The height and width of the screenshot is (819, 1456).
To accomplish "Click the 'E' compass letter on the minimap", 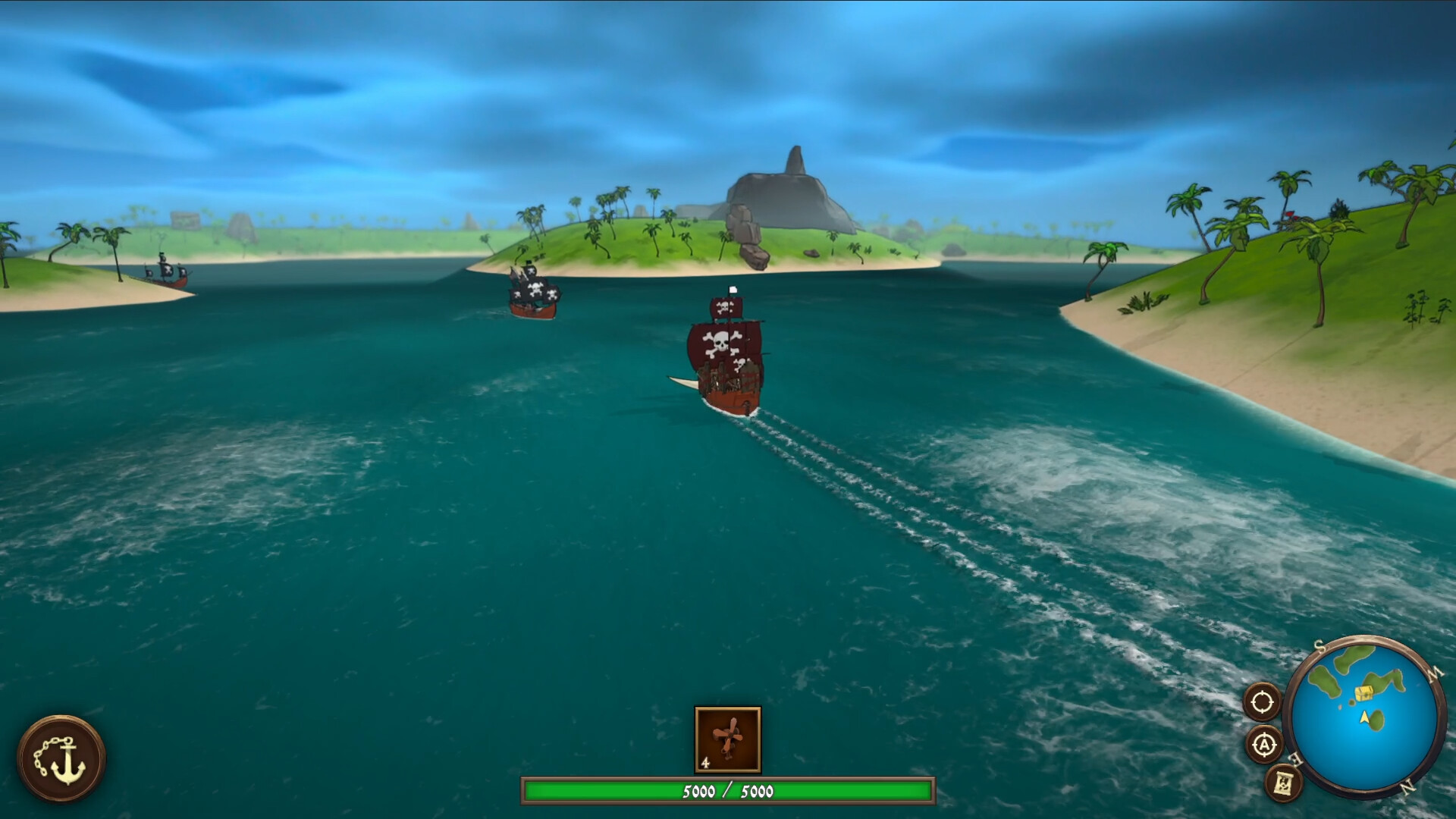I will pos(1294,759).
